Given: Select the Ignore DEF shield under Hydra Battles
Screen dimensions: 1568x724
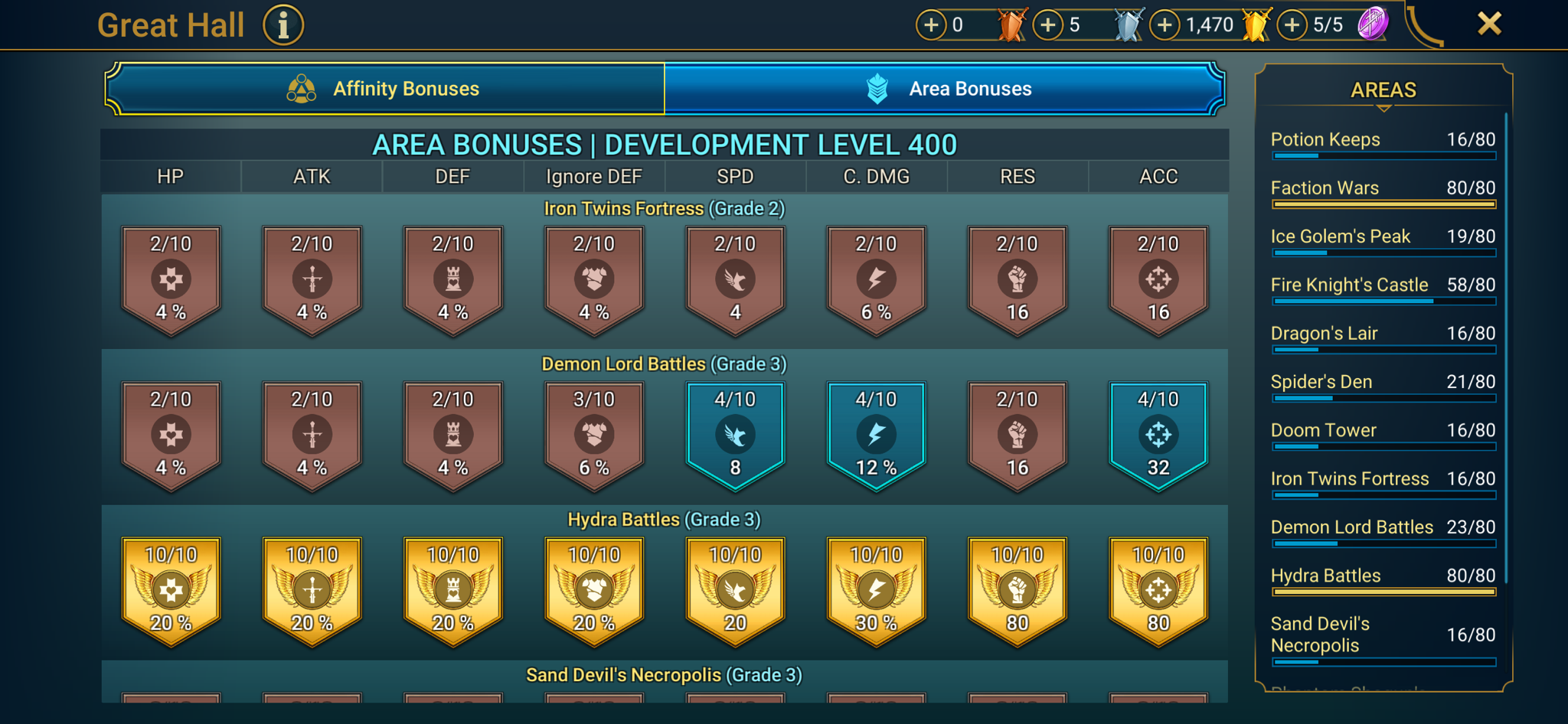Looking at the screenshot, I should pos(593,591).
